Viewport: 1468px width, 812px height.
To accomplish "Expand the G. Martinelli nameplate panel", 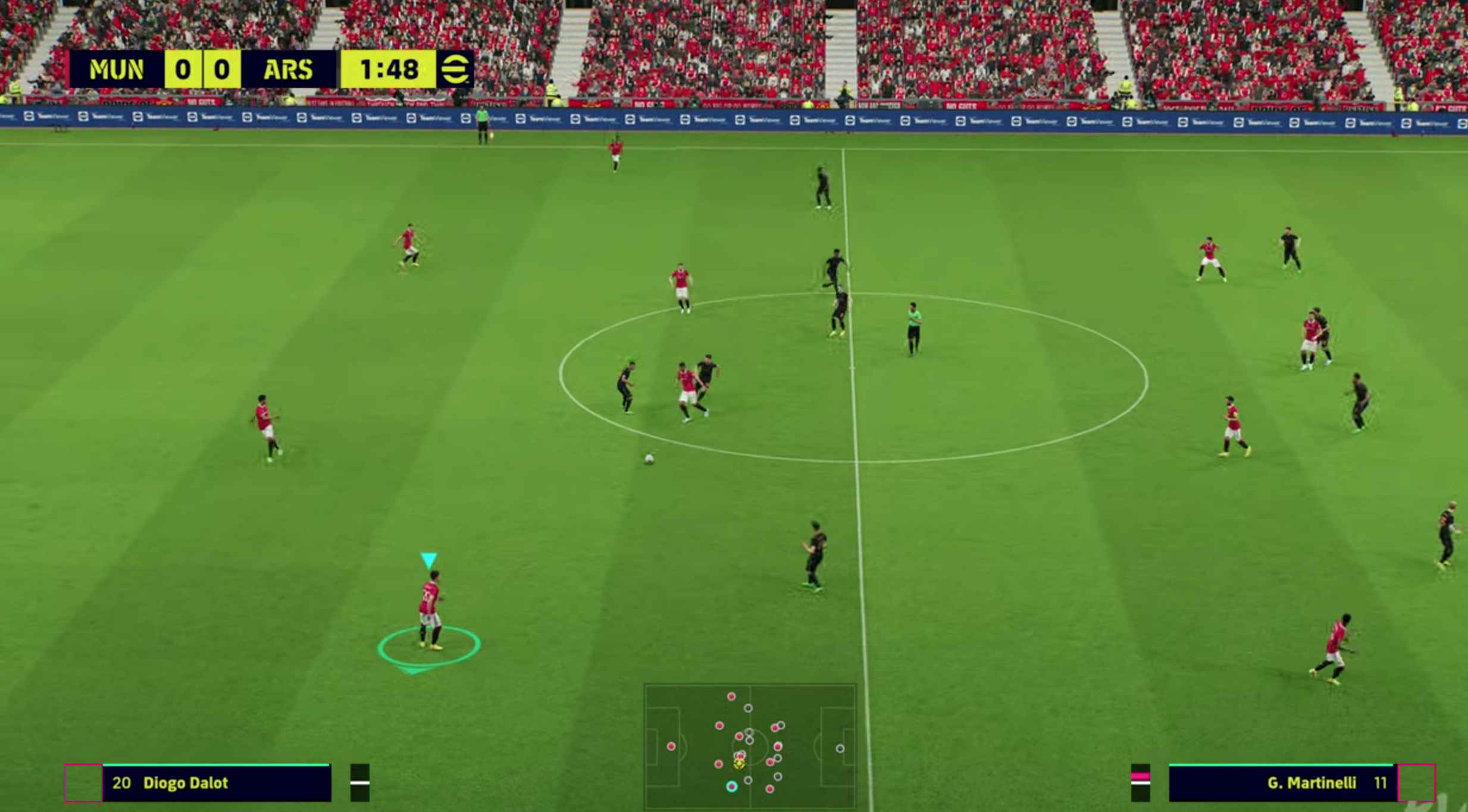I will [x=1279, y=783].
